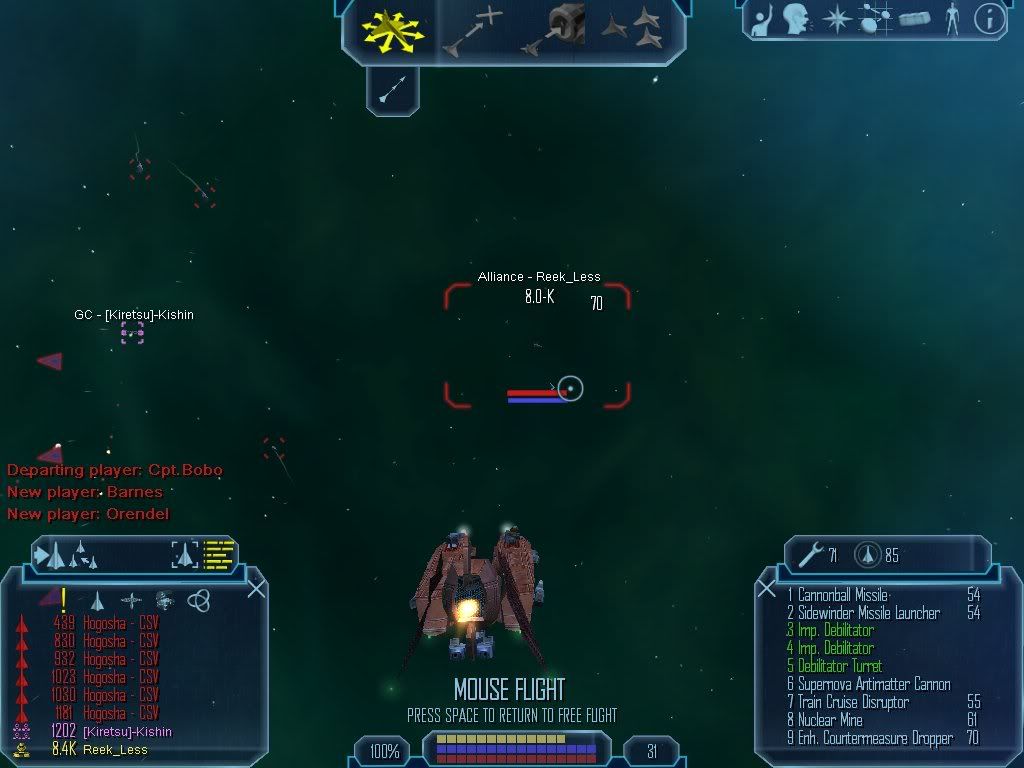Show the standing humanoid player status icon
Viewport: 1024px width, 768px height.
point(952,18)
